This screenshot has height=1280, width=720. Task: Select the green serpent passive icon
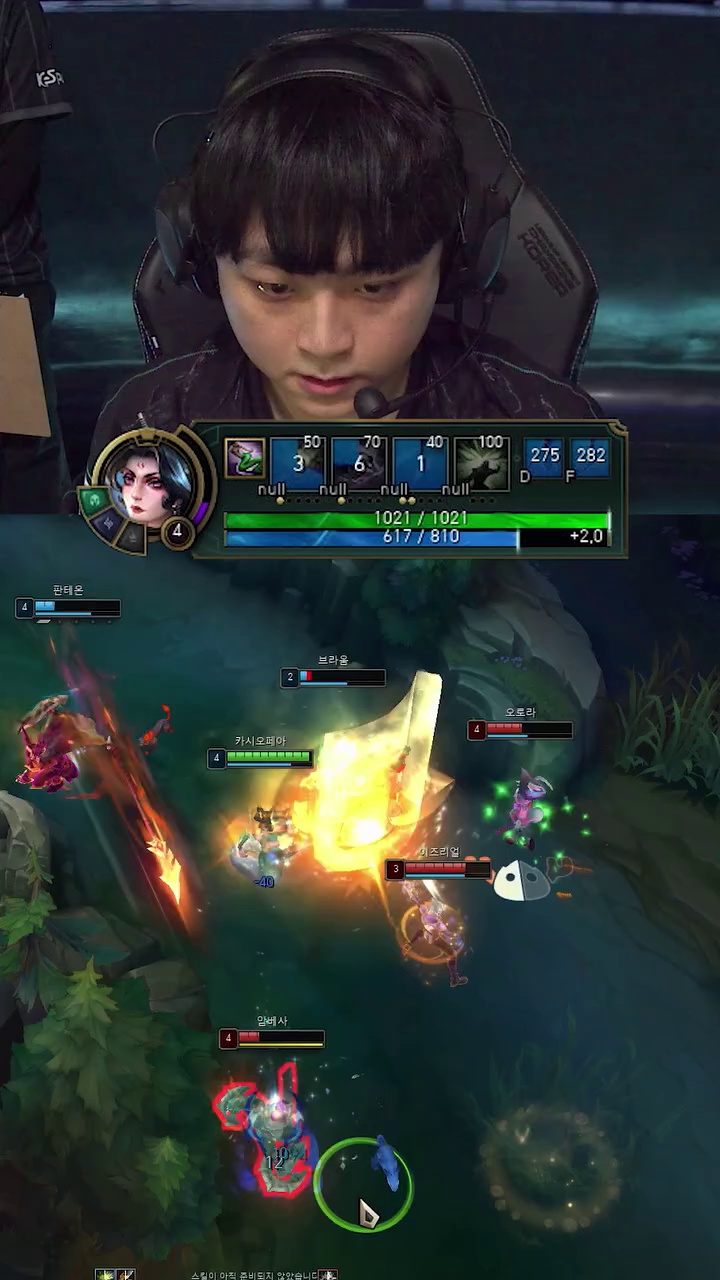coord(244,458)
